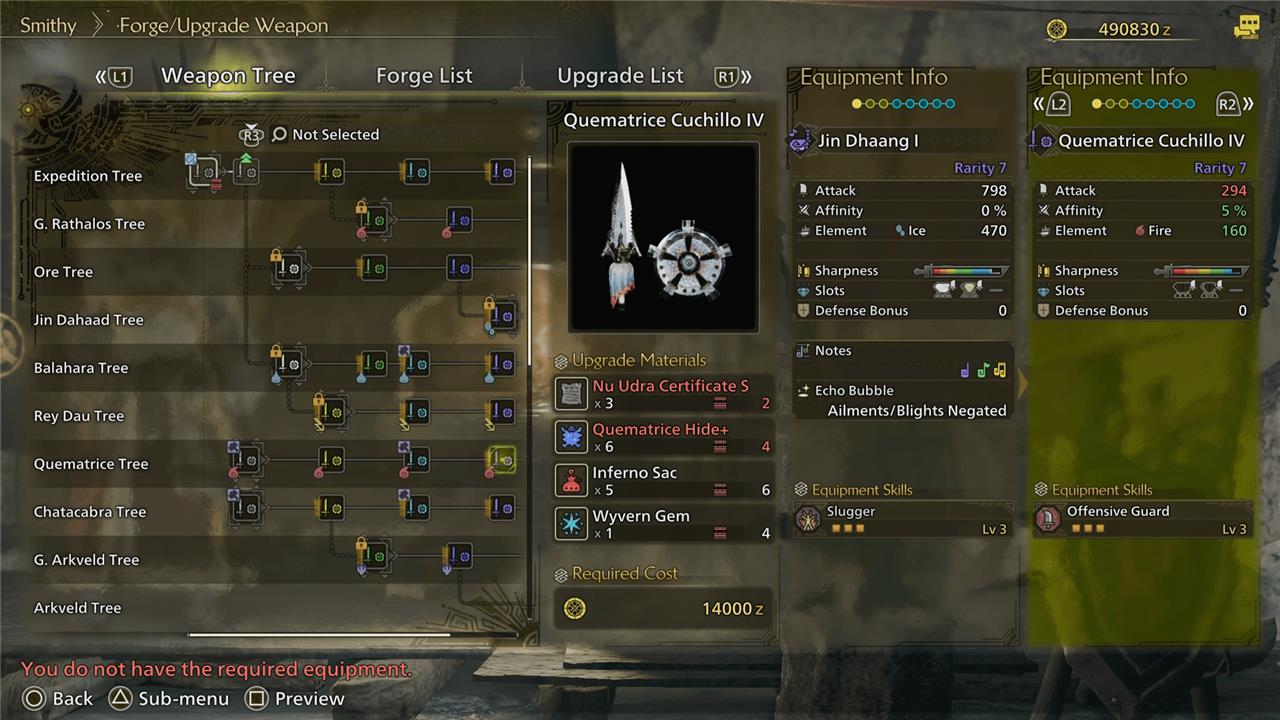Select the Expedition Tree row label

(x=88, y=176)
